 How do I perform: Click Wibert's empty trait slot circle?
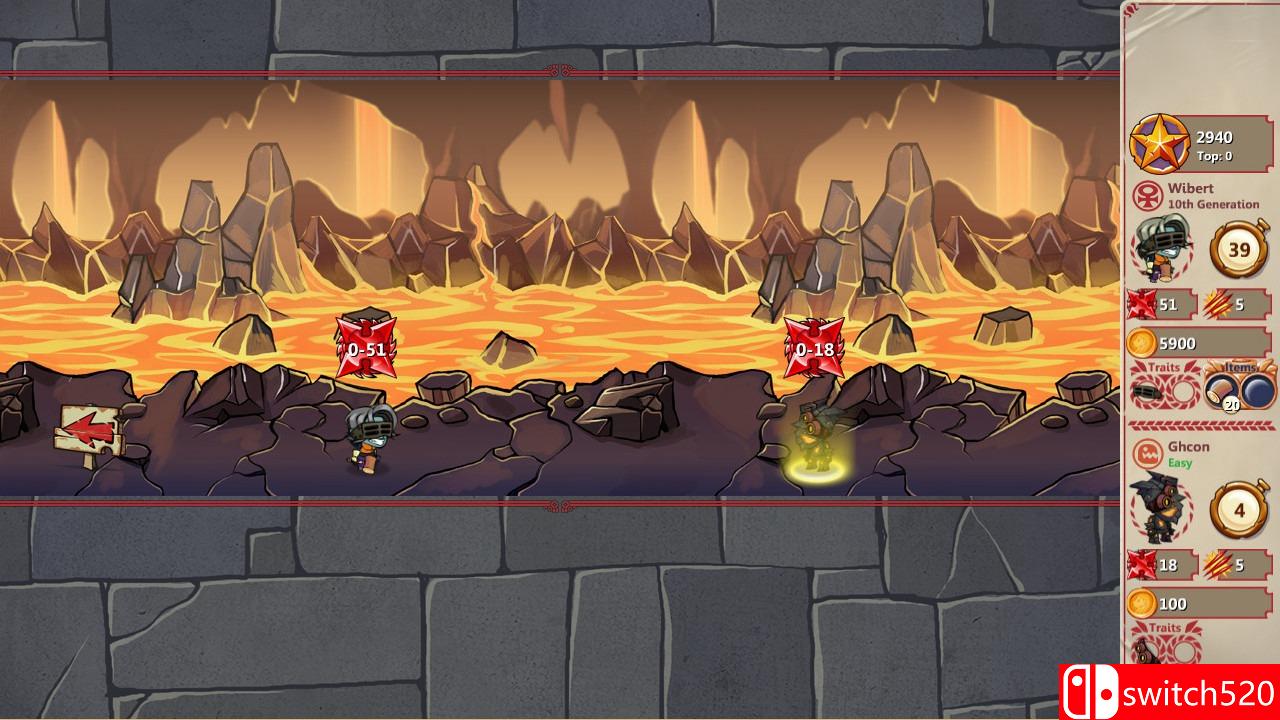(x=1183, y=392)
